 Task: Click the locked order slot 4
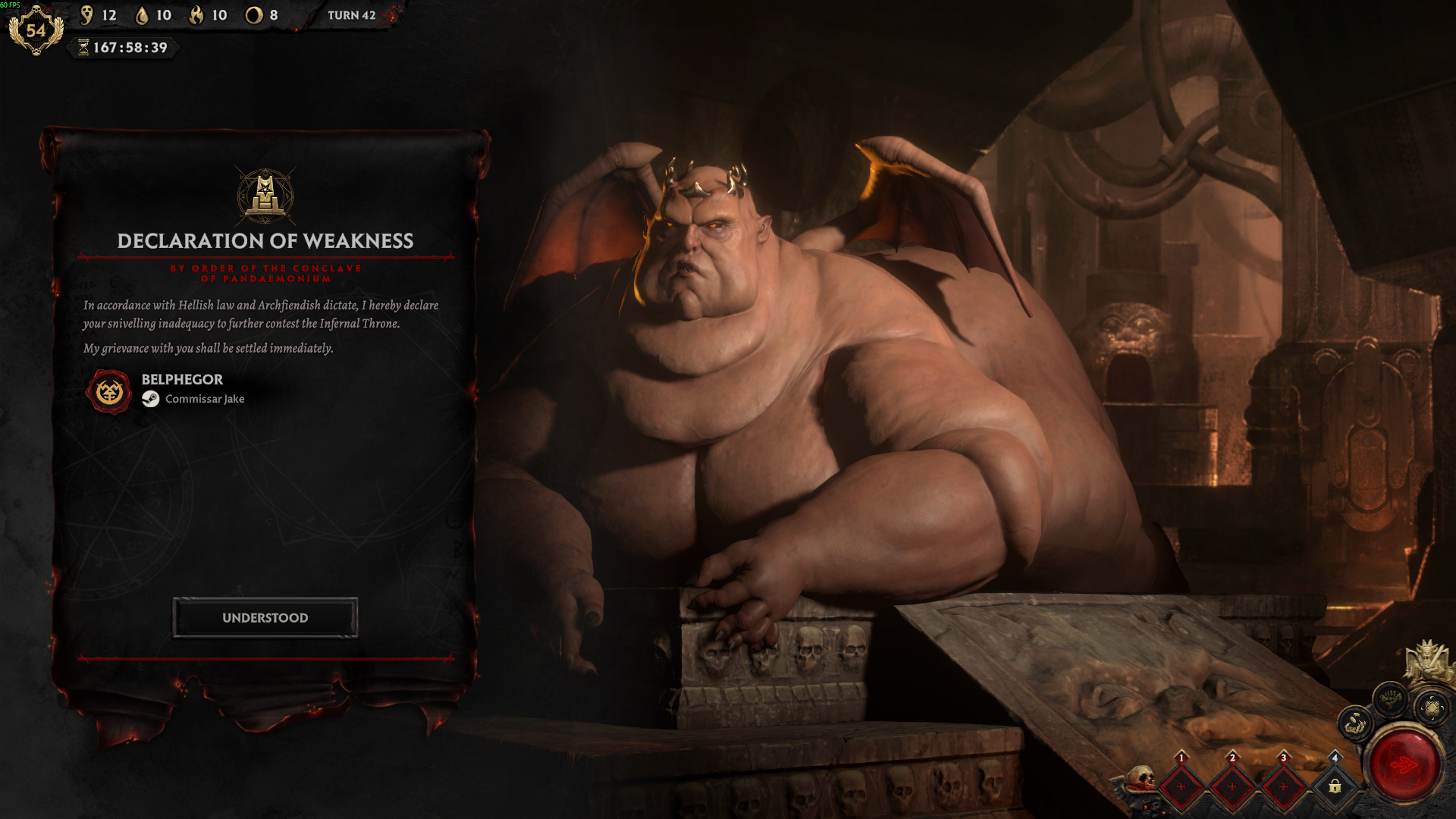pyautogui.click(x=1335, y=786)
